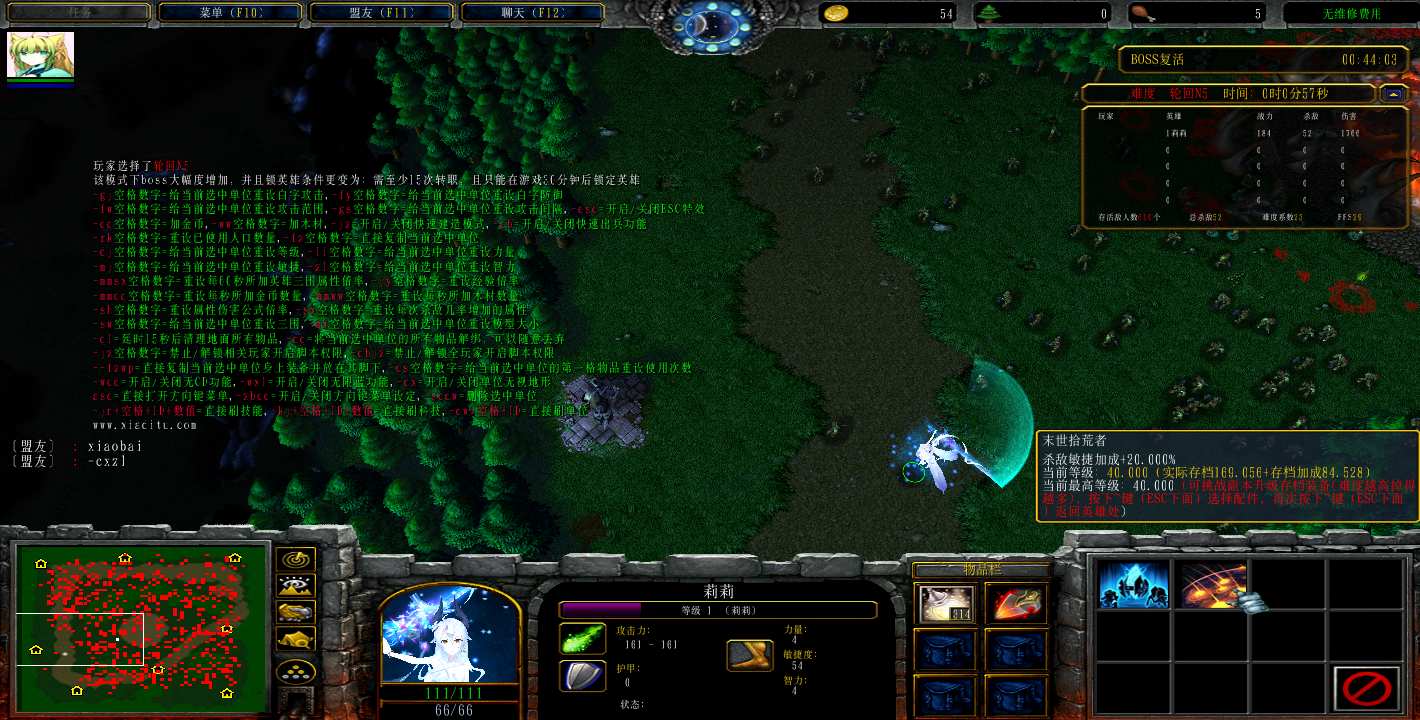The image size is (1420, 720).
Task: Toggle the minimap creep camp display button
Action: pyautogui.click(x=297, y=640)
